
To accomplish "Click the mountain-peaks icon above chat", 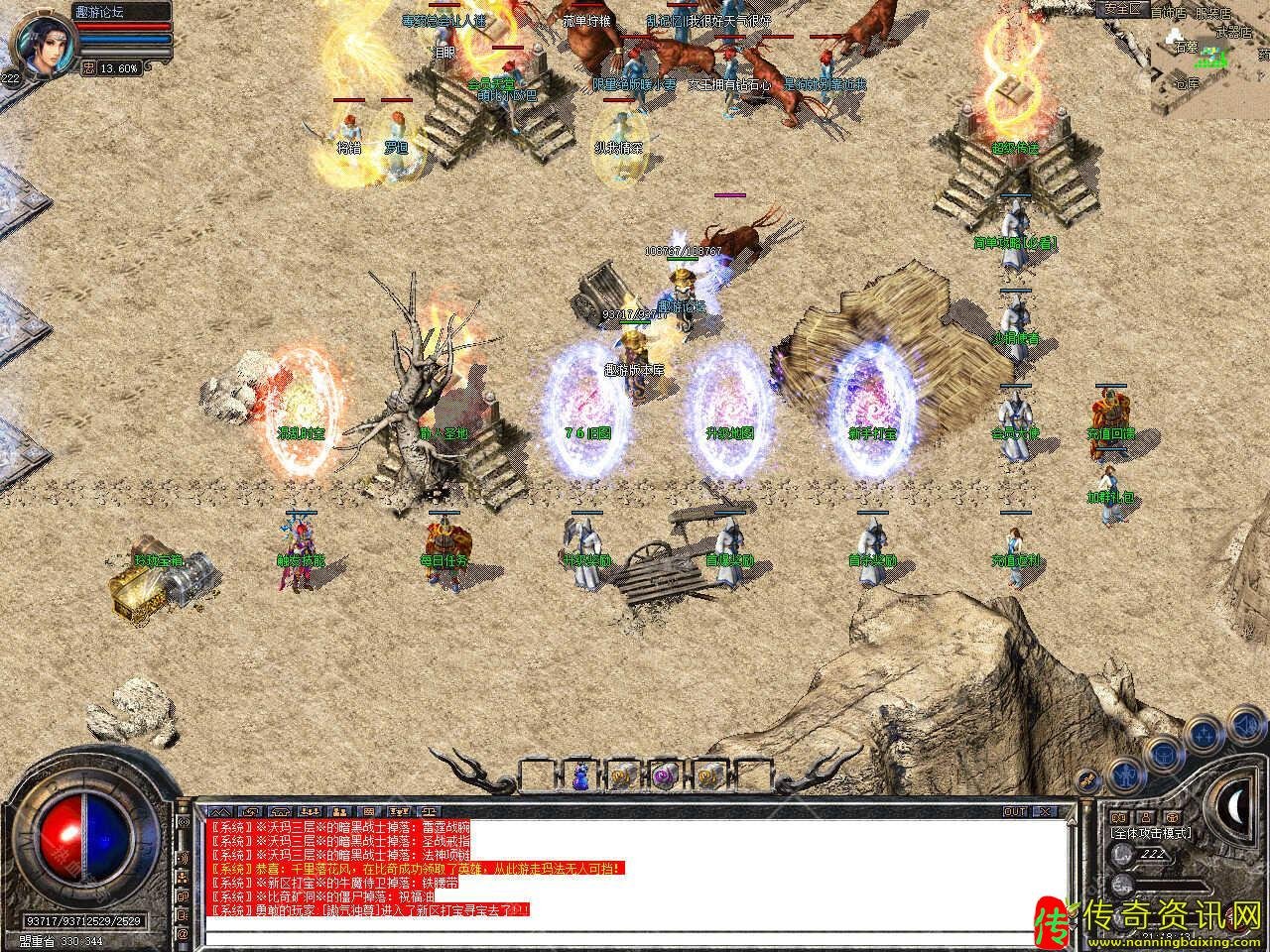I will (220, 811).
